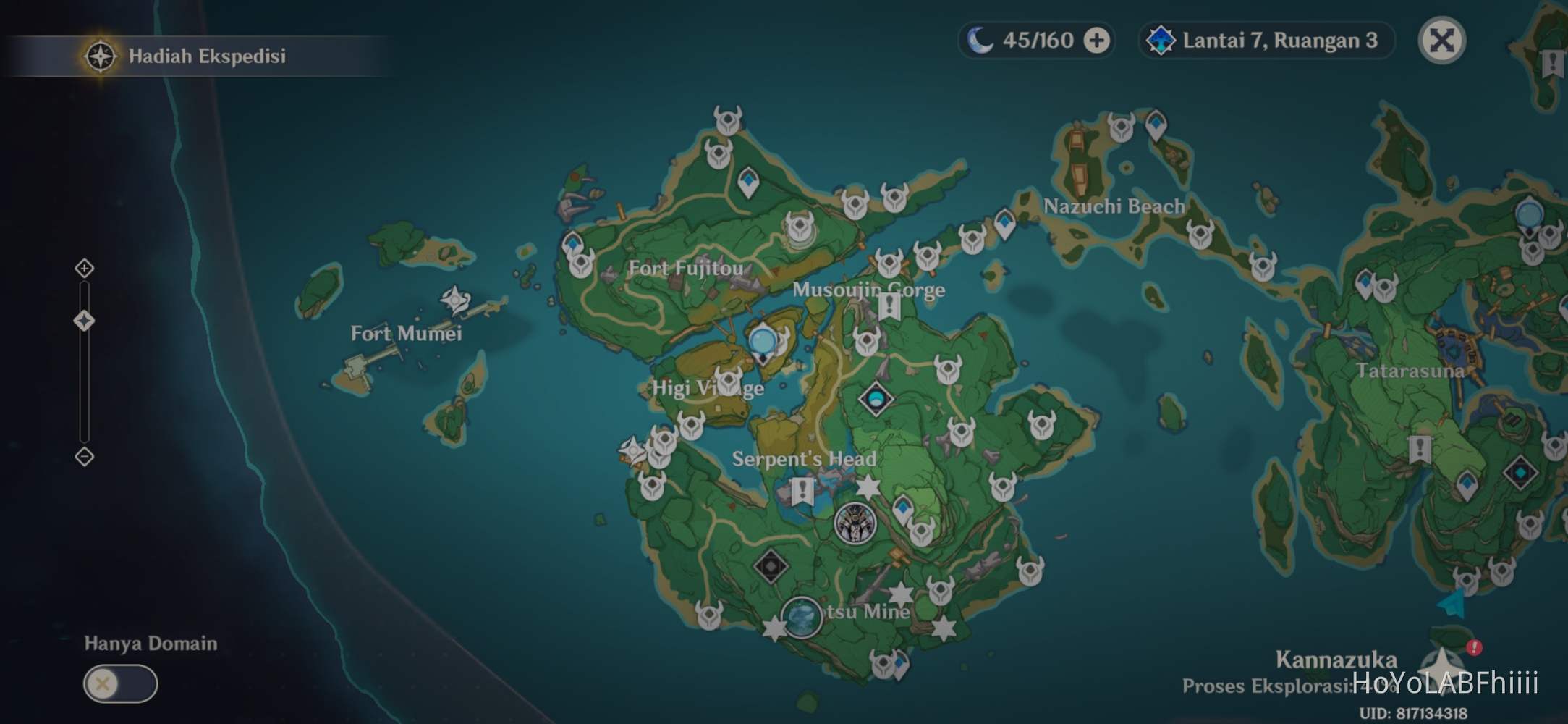Click the X to close the map

1441,41
